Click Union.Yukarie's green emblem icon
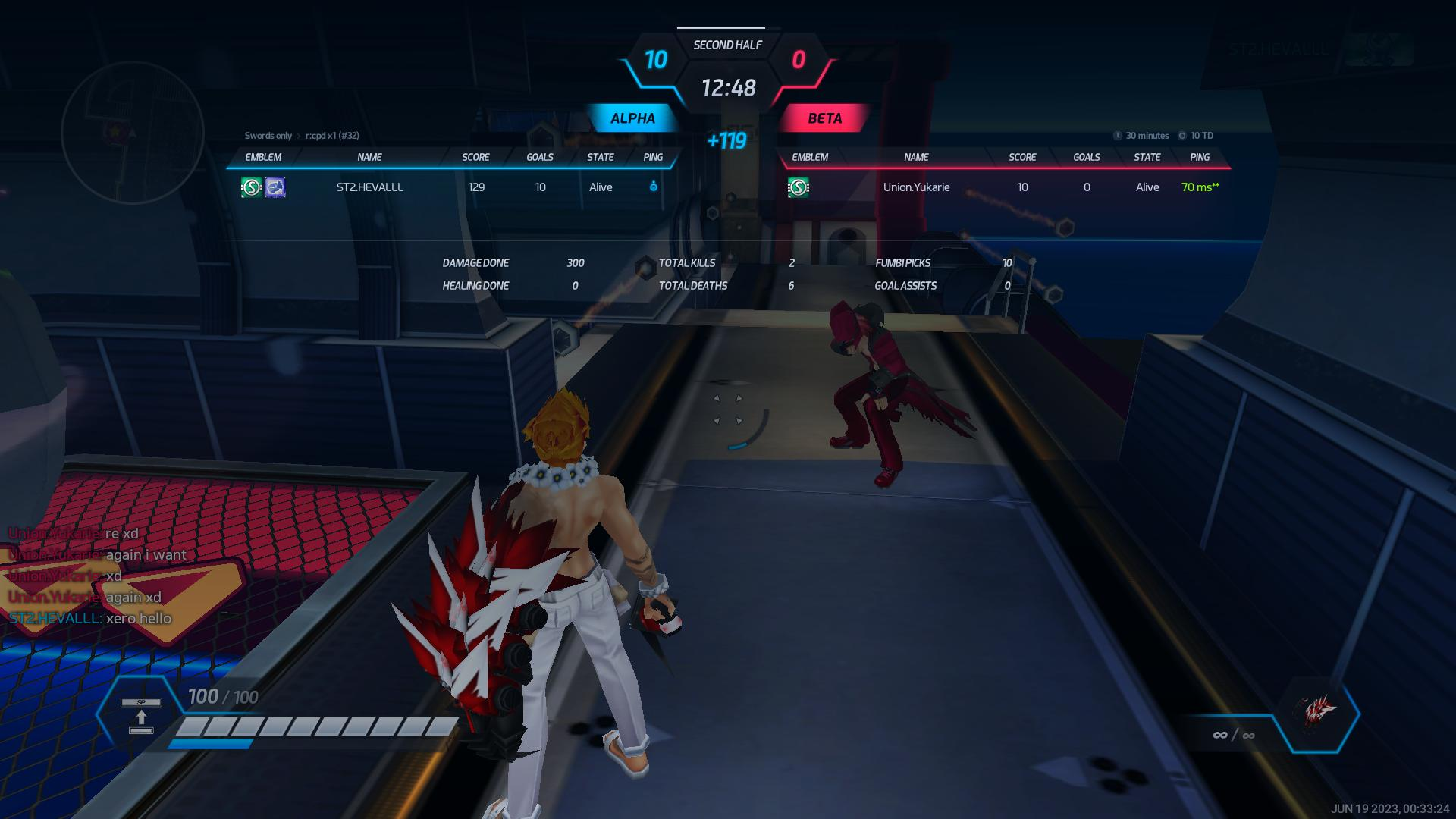The width and height of the screenshot is (1456, 819). click(798, 187)
